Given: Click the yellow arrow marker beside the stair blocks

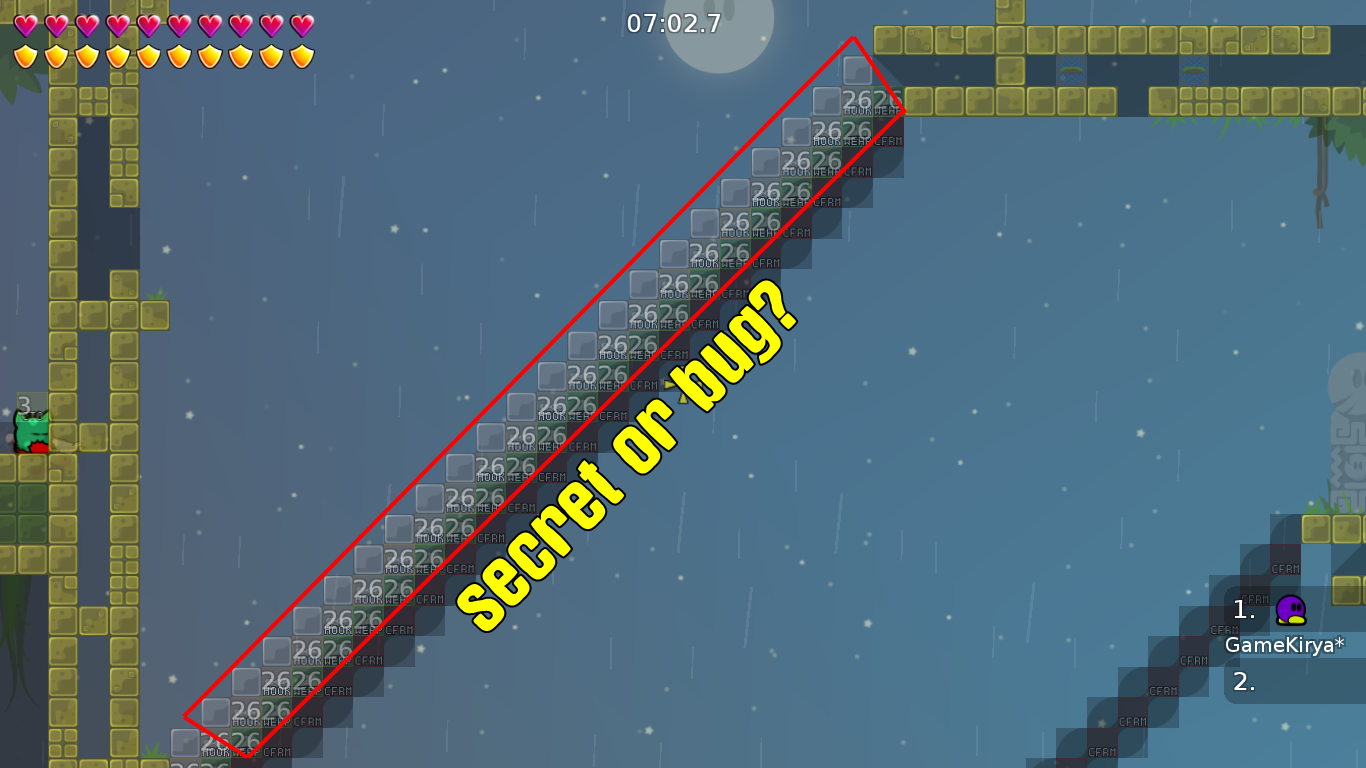Looking at the screenshot, I should click(x=668, y=385).
